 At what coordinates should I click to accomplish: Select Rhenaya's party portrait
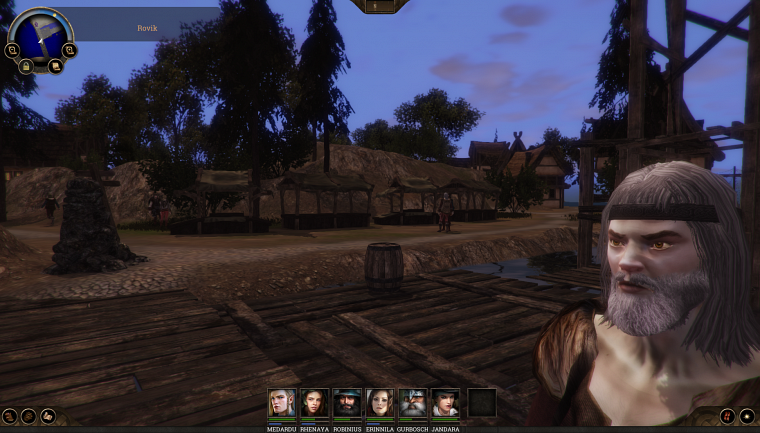click(314, 403)
